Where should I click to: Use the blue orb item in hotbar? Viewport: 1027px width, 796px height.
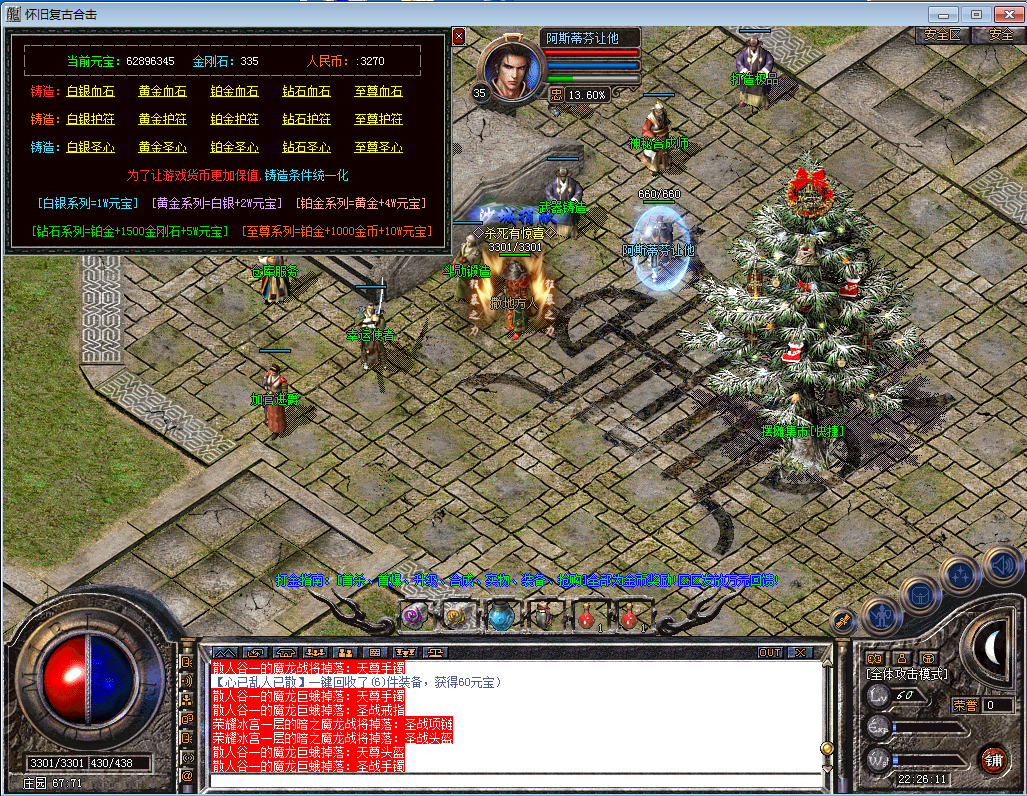[x=499, y=617]
